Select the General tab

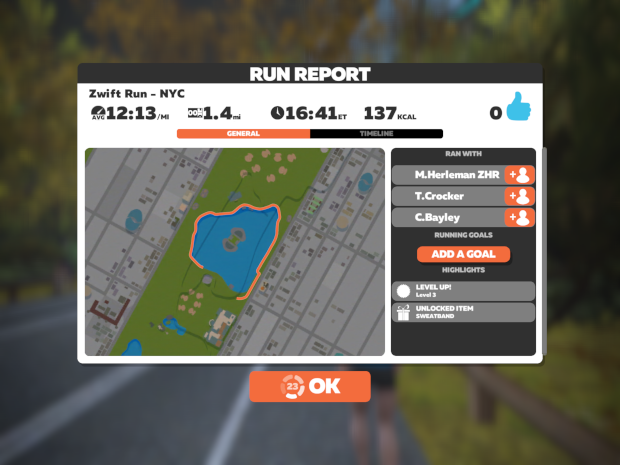(x=243, y=133)
